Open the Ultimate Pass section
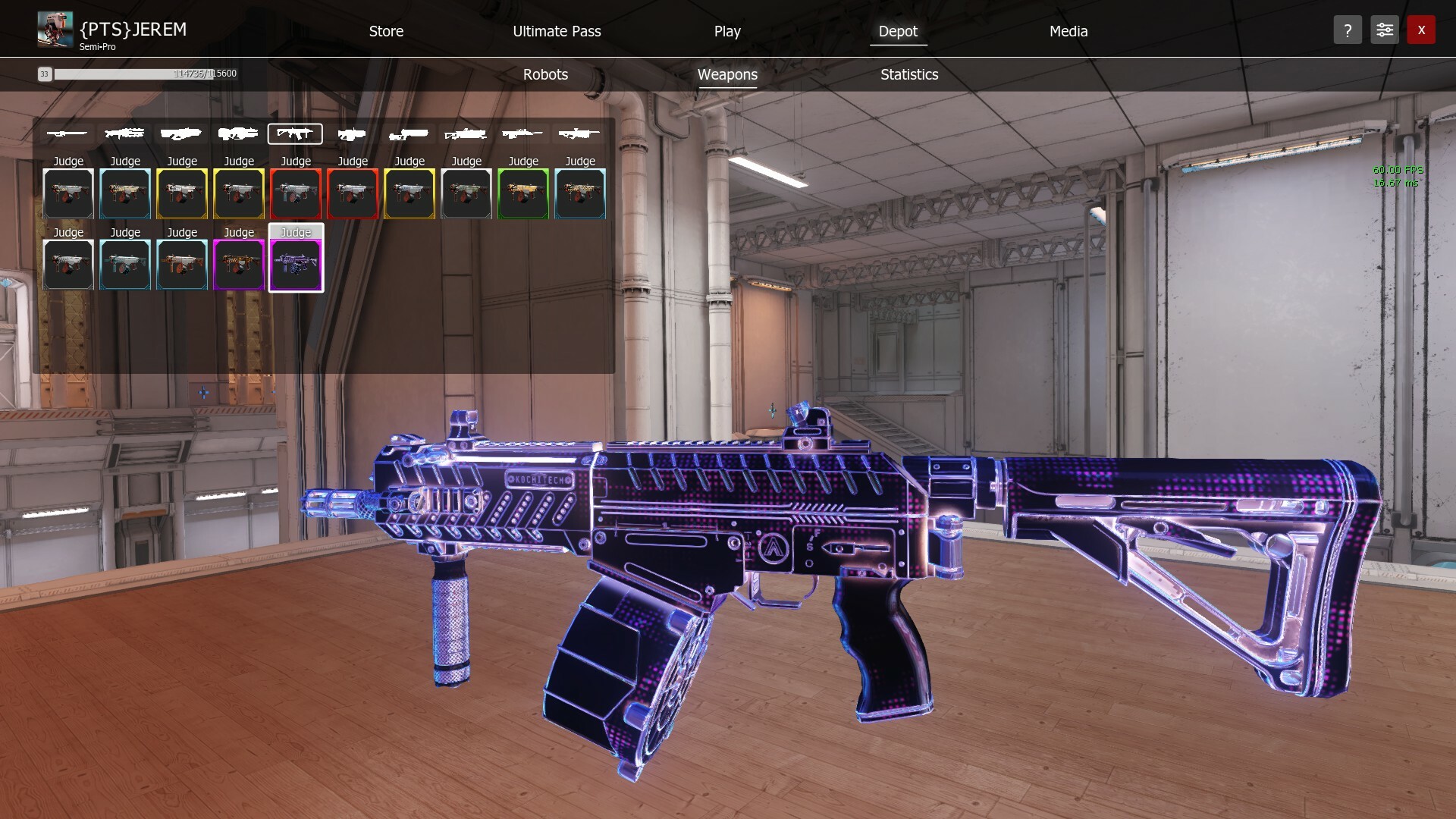This screenshot has height=819, width=1456. [x=557, y=31]
